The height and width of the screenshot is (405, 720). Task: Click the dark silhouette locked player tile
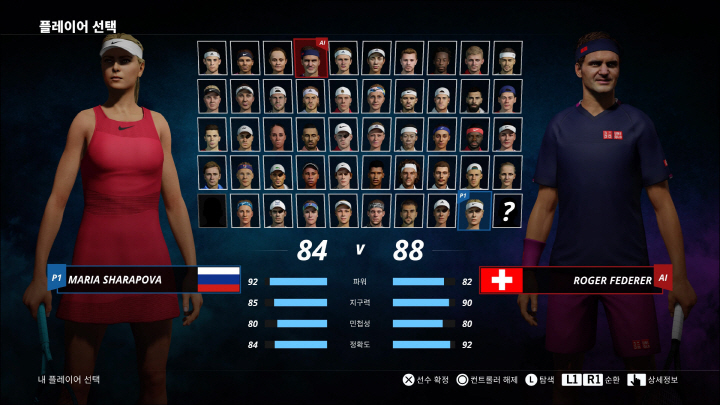212,212
